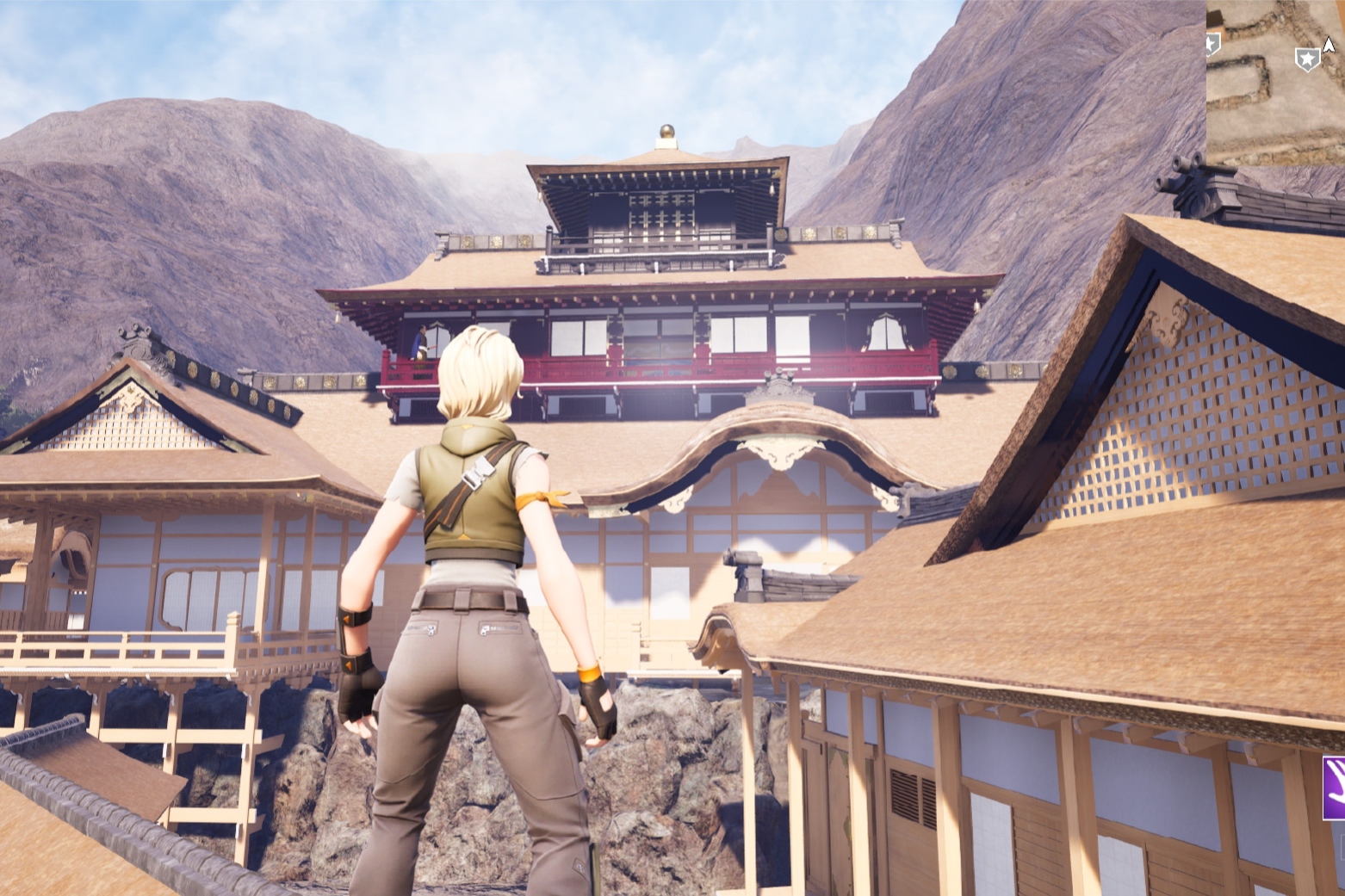Image resolution: width=1345 pixels, height=896 pixels.
Task: Select the star shield marker beside the player arrow
Action: pyautogui.click(x=1307, y=59)
